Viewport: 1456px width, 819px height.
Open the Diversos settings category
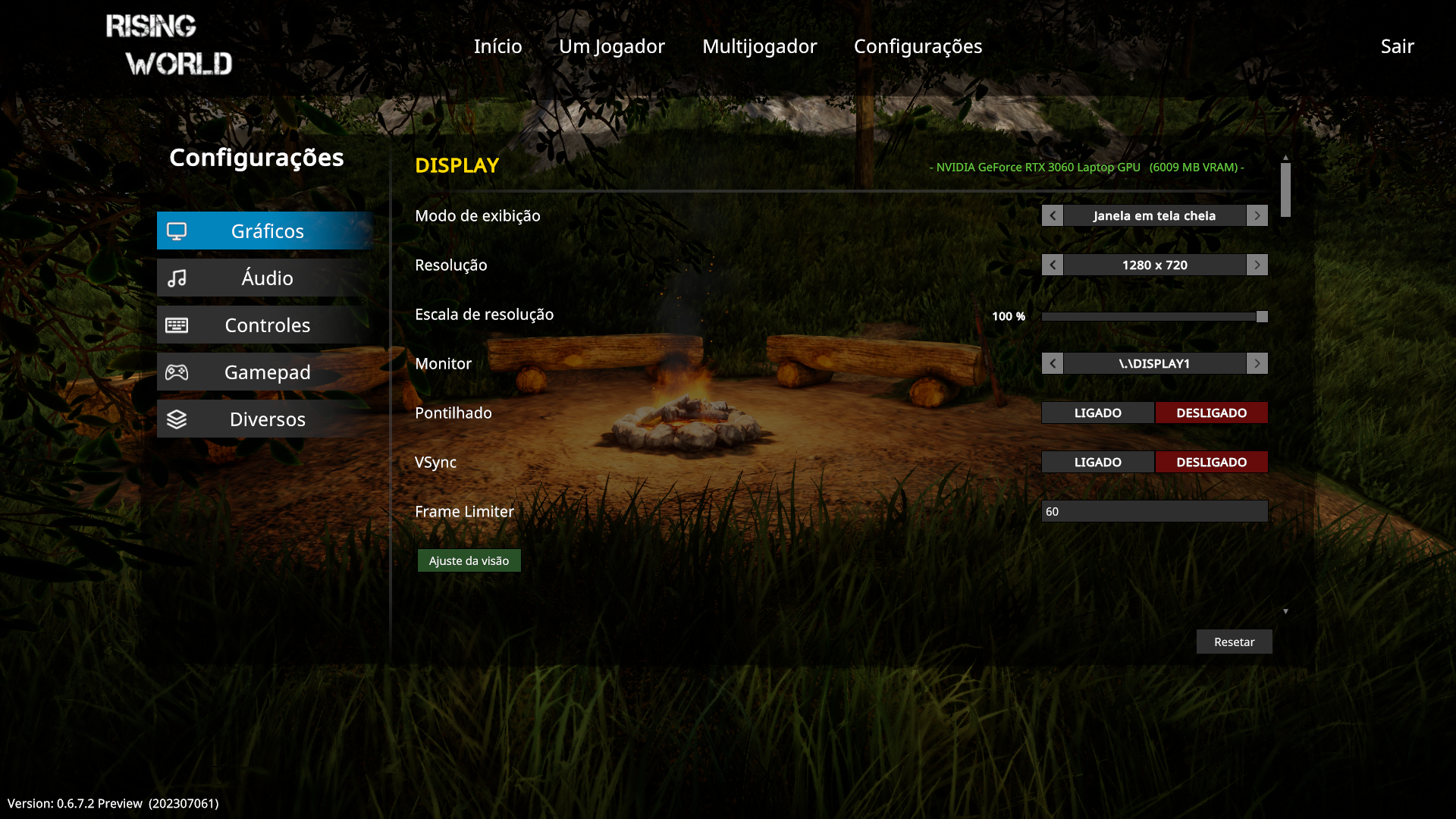(x=265, y=419)
